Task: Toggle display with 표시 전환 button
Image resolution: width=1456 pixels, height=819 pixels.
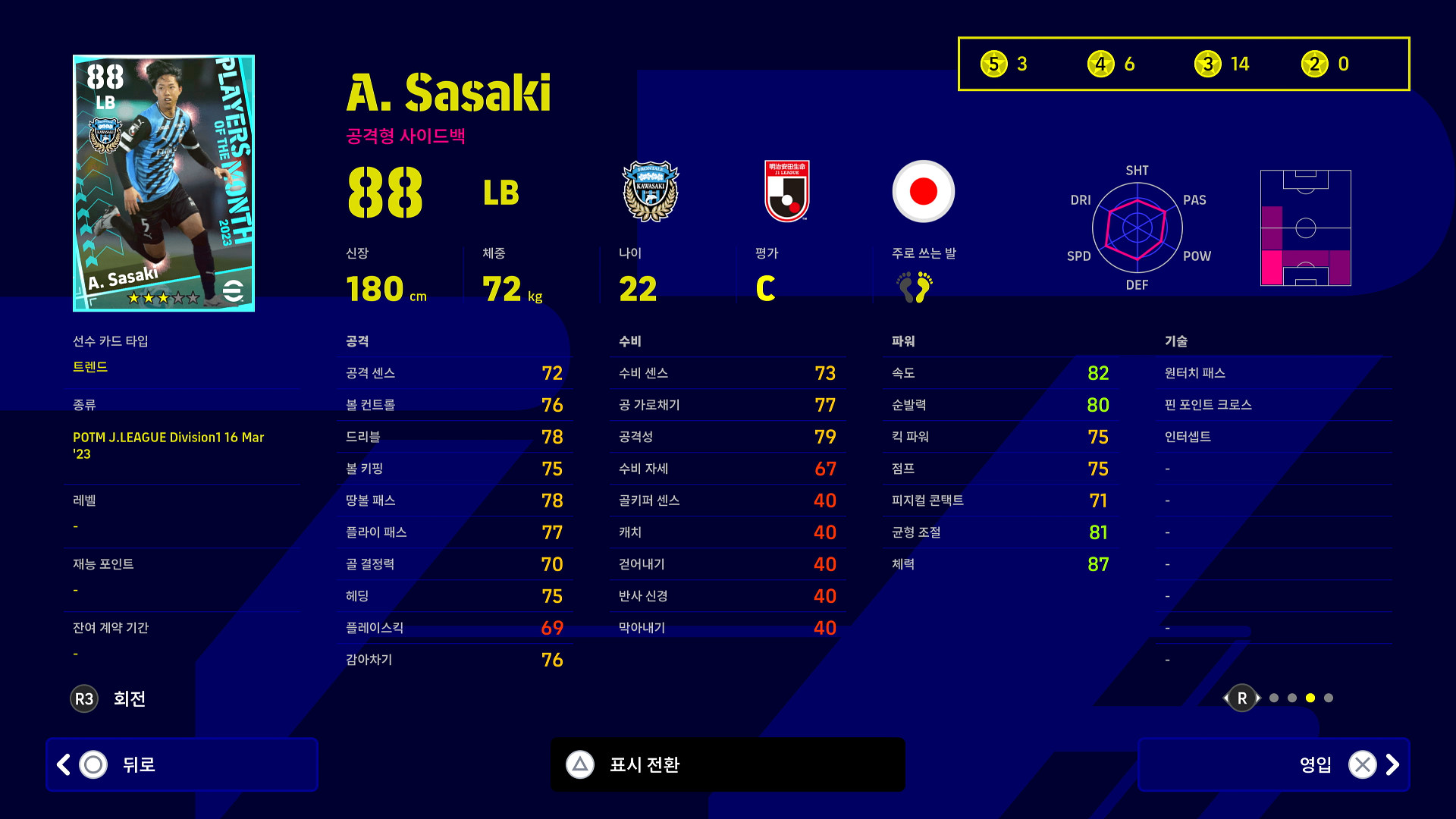Action: (x=727, y=764)
